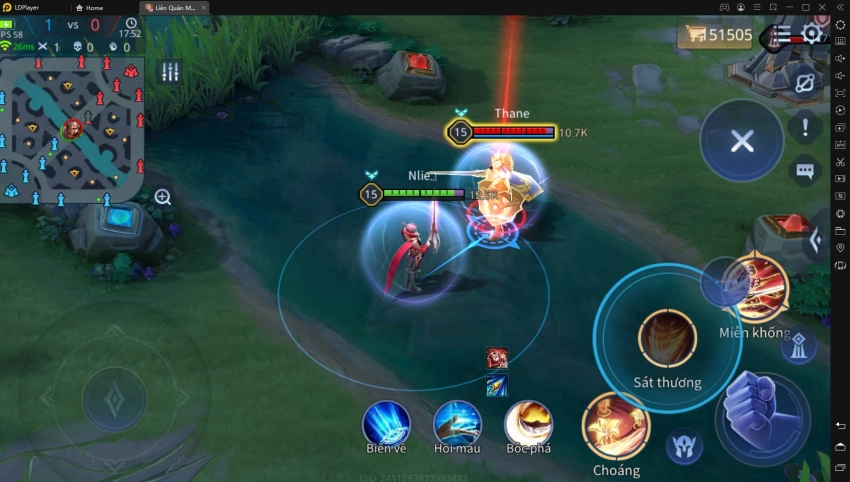This screenshot has width=850, height=482.
Task: Click the minimap magnifier zoom button
Action: tap(163, 197)
